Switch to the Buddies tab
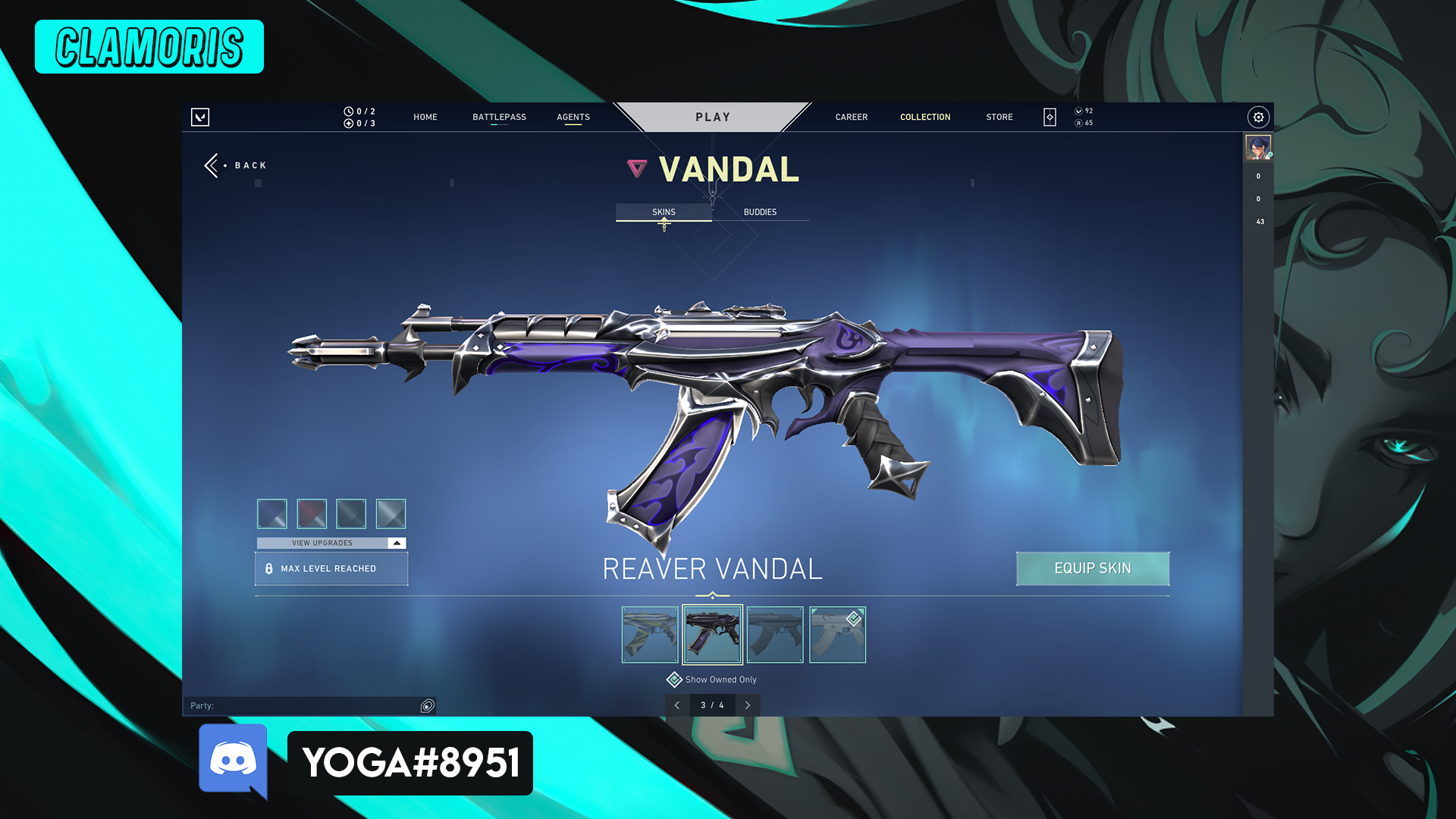Viewport: 1456px width, 819px height. click(x=761, y=212)
